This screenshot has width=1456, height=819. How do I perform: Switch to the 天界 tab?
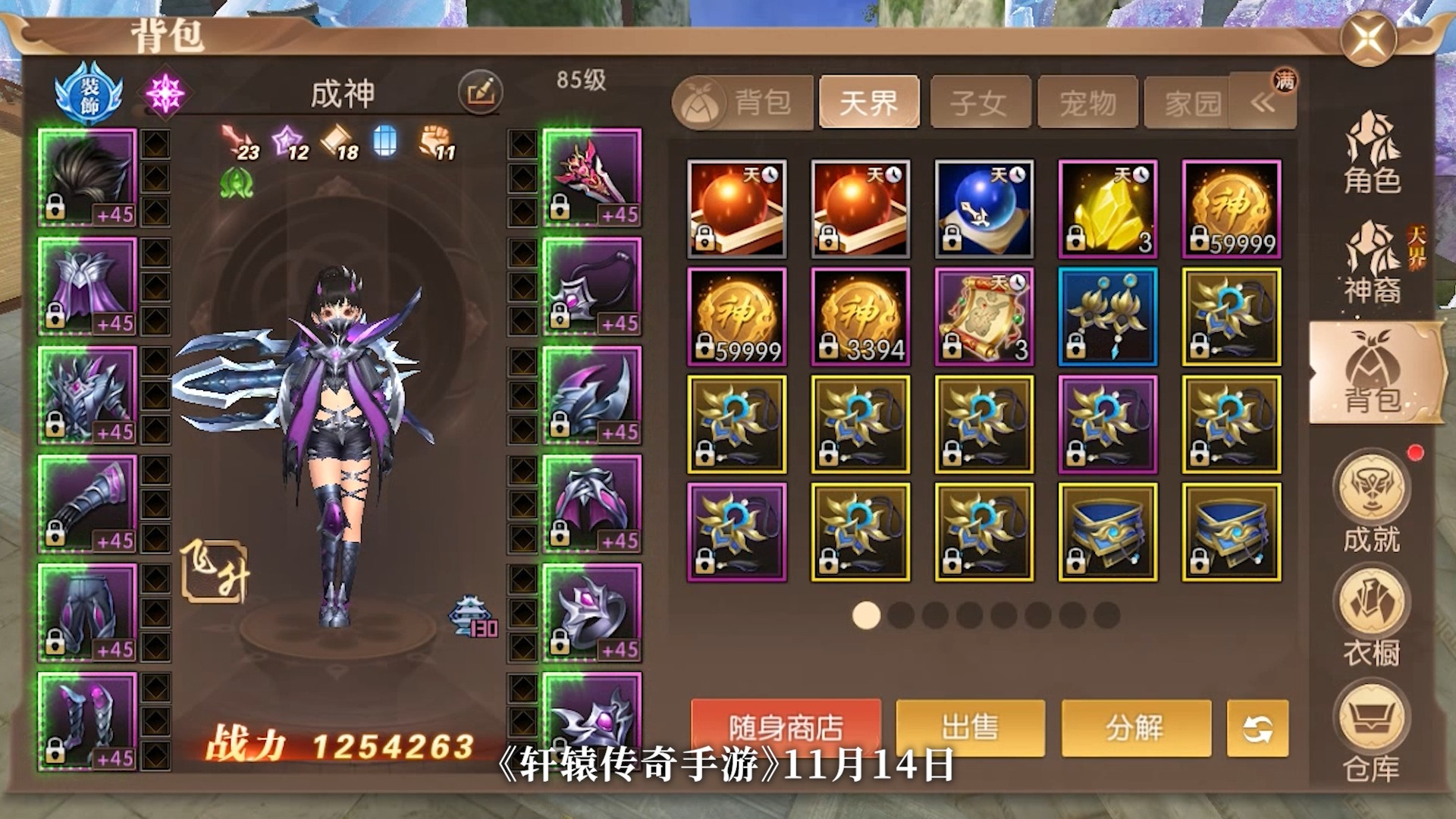(x=869, y=102)
